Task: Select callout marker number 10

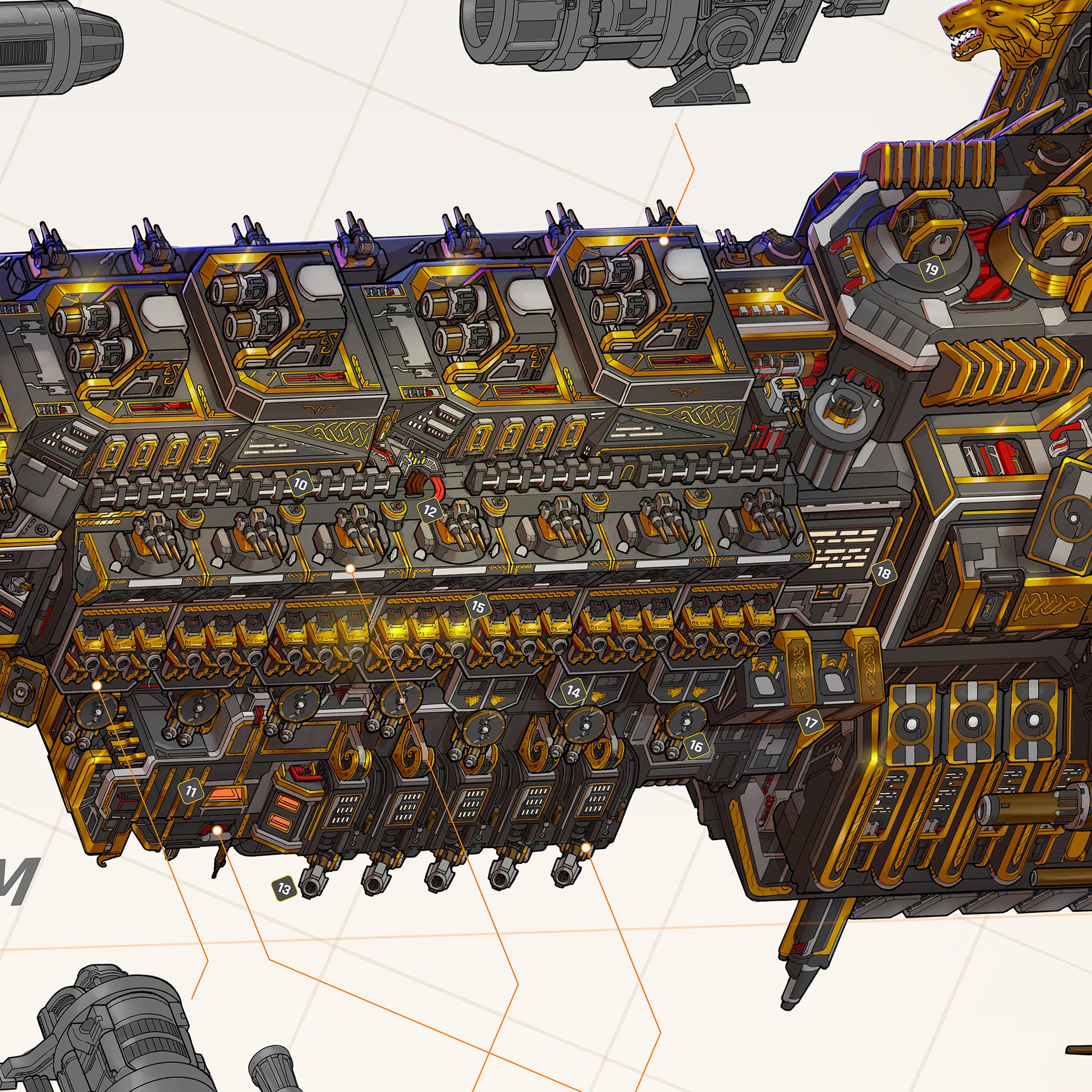Action: click(x=300, y=484)
